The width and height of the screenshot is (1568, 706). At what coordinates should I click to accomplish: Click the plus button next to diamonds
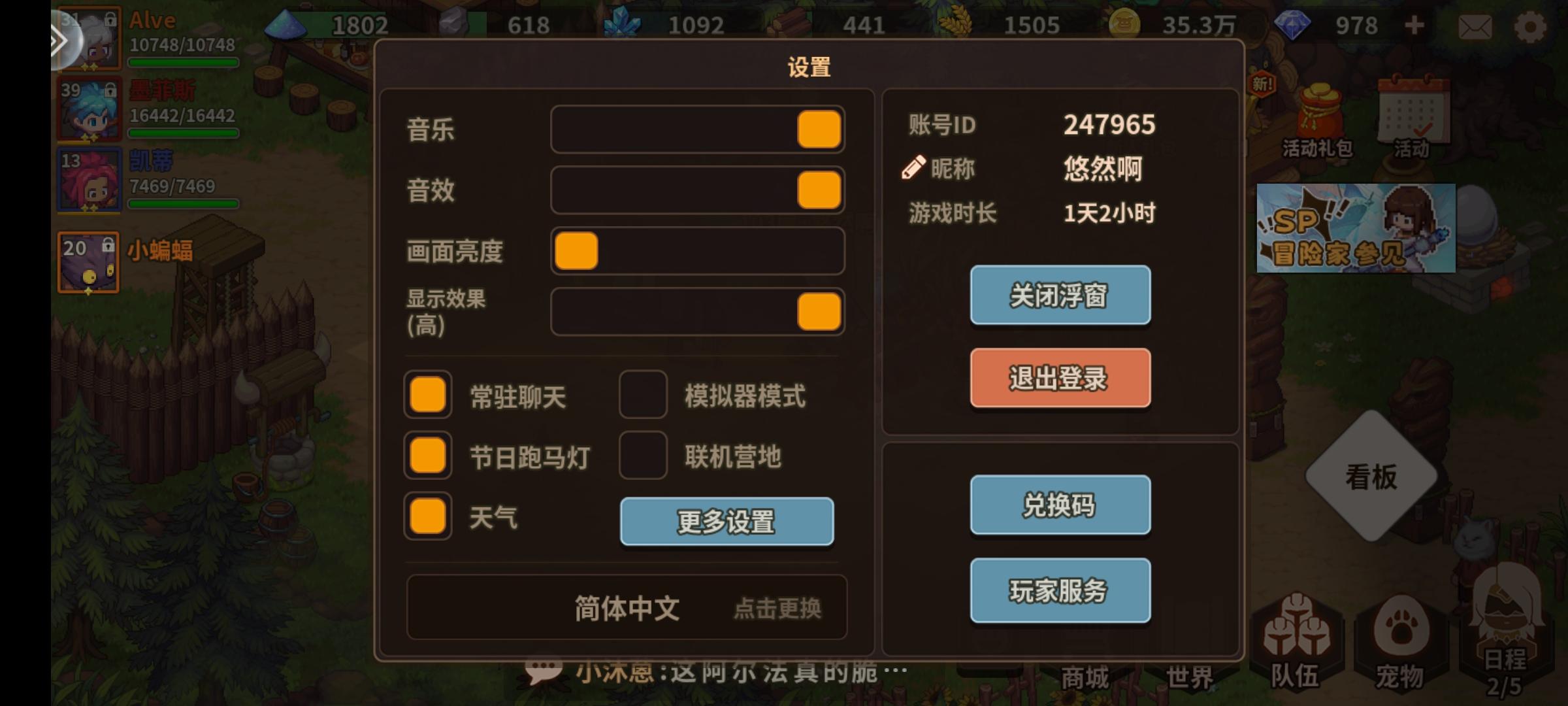click(x=1413, y=26)
